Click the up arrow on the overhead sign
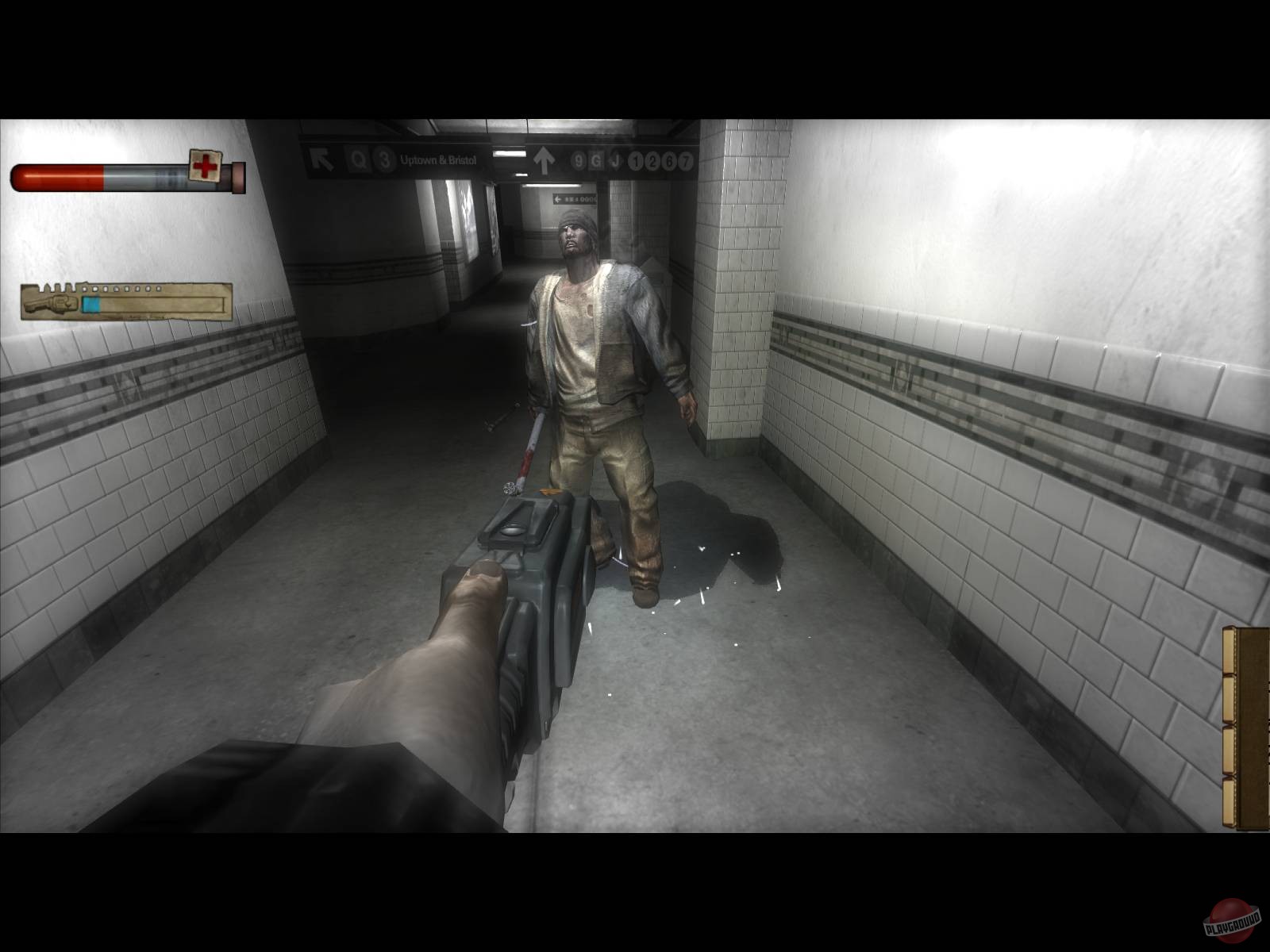 pos(543,159)
